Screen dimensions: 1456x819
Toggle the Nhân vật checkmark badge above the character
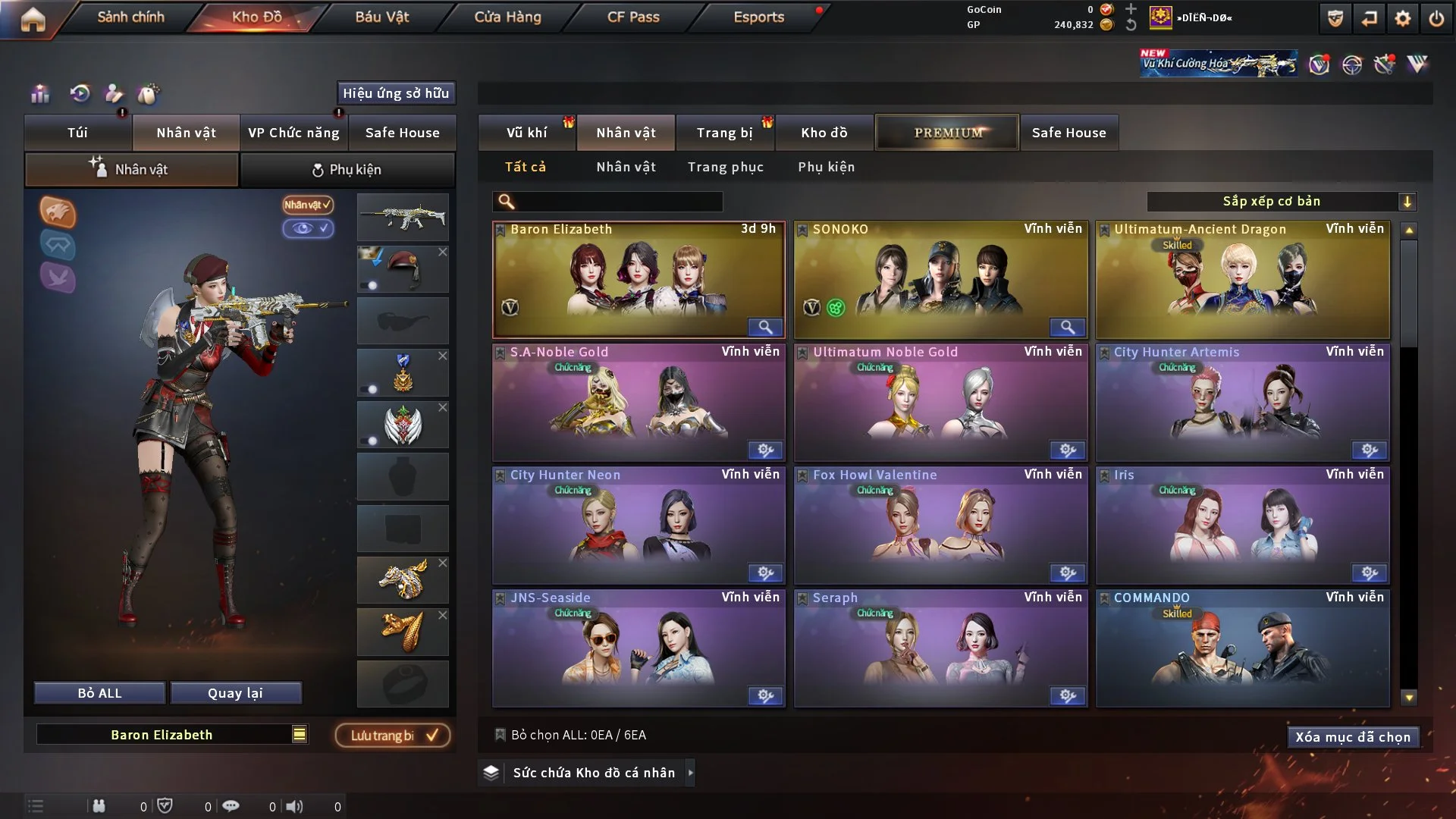click(306, 205)
